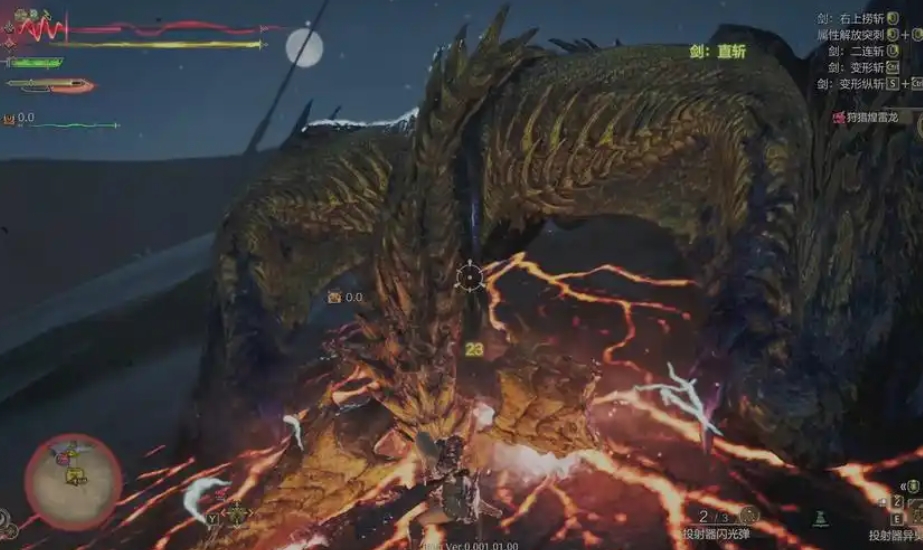The image size is (923, 550).
Task: Select the status buff icons above the health bar
Action: (x=32, y=15)
